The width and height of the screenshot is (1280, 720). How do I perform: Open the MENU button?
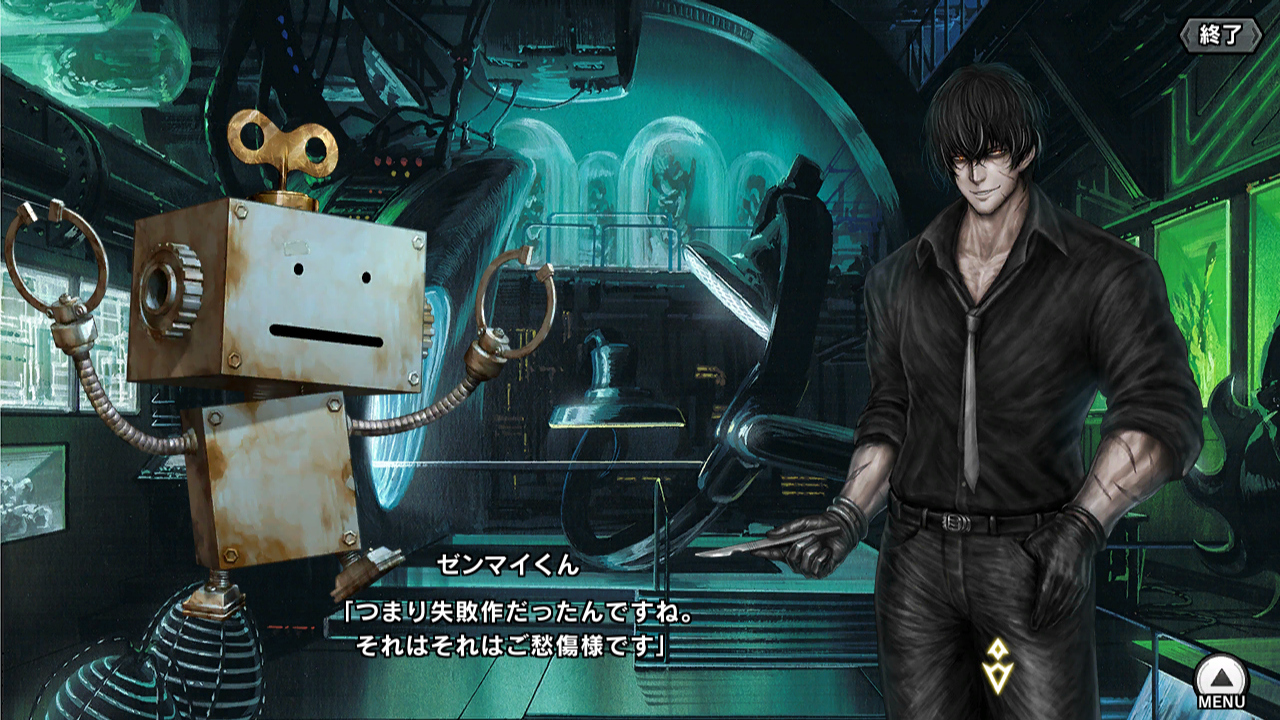coord(1221,683)
